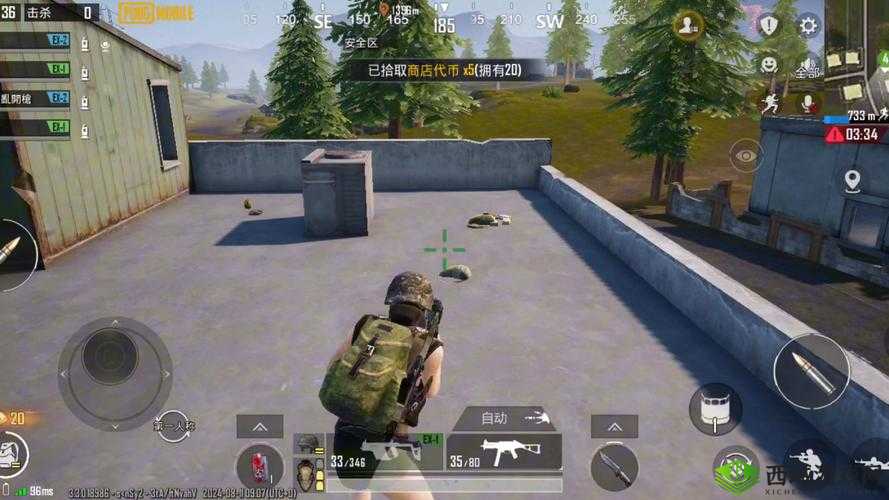Toggle the microphone voice icon
The width and height of the screenshot is (889, 500).
807,103
